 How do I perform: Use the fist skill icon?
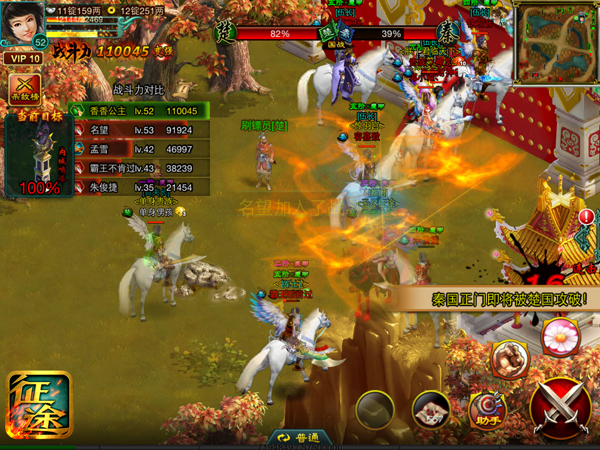pyautogui.click(x=509, y=358)
